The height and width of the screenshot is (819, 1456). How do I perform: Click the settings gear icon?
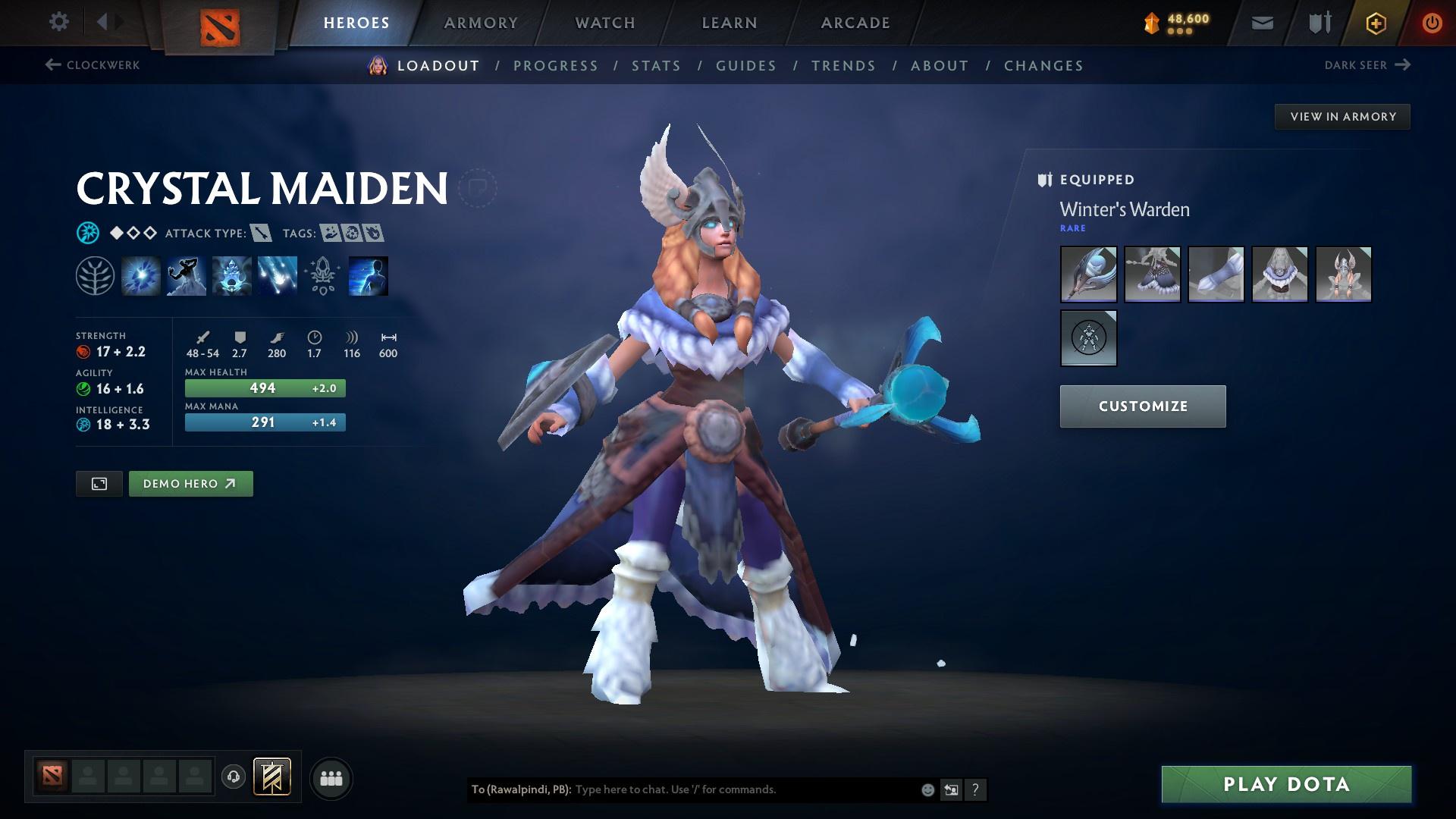point(58,22)
